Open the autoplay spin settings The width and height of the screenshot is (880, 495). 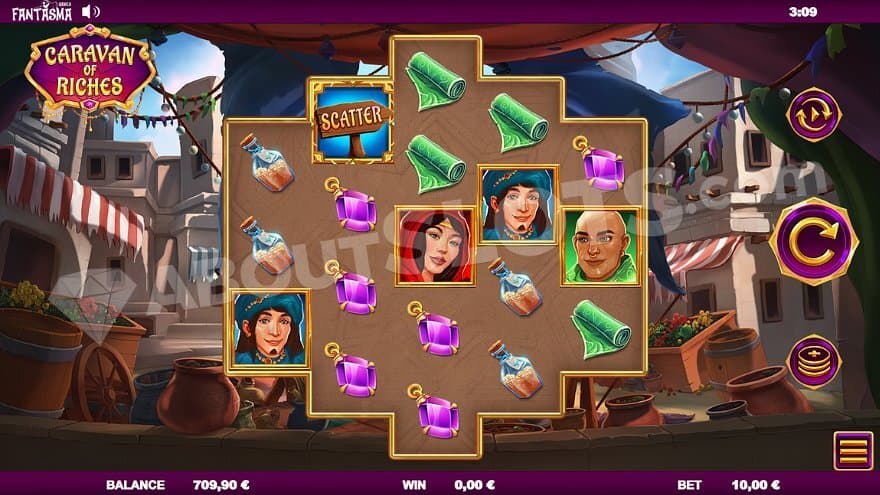[813, 115]
